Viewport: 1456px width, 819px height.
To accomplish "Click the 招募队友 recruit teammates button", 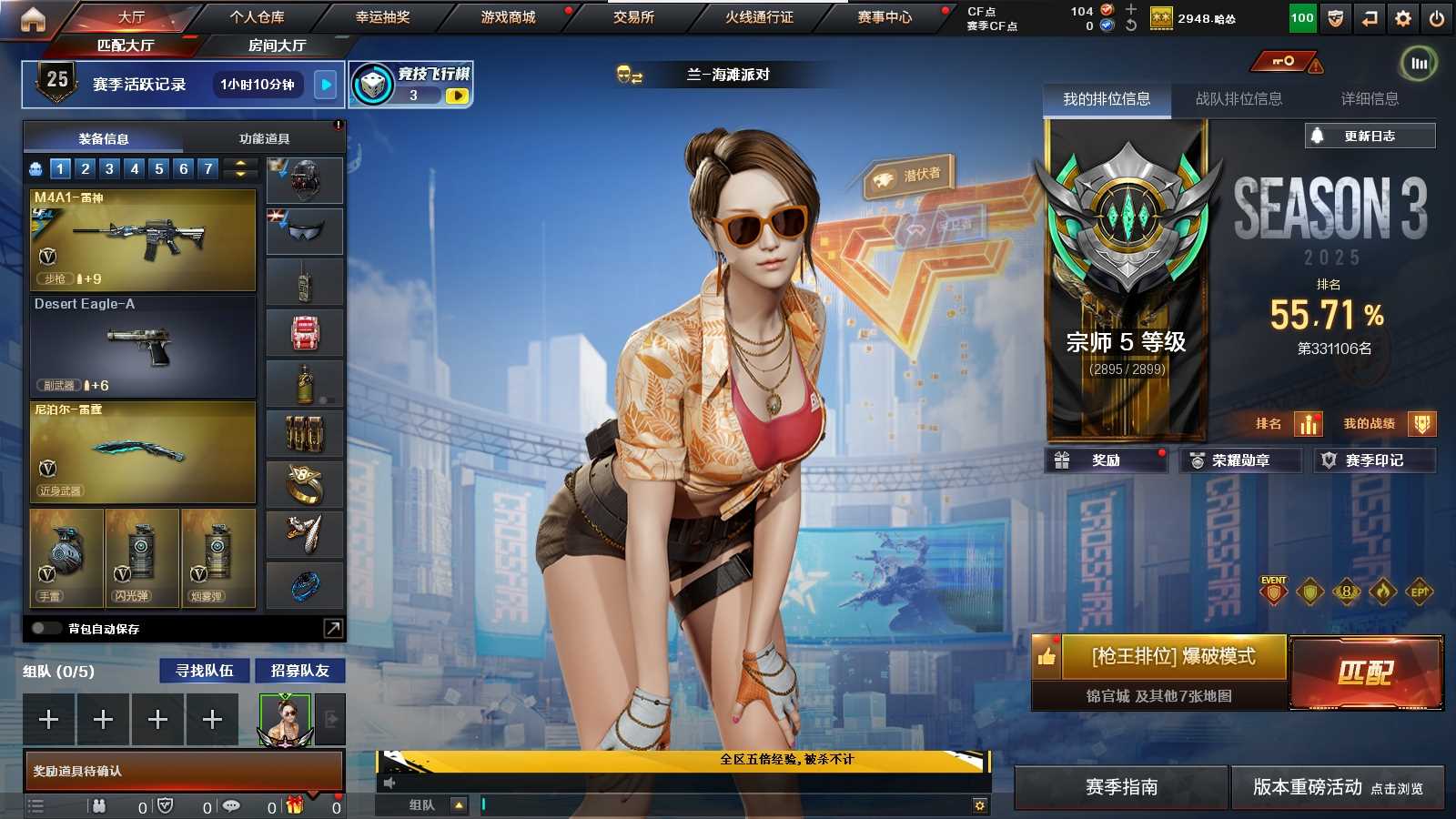I will 299,671.
